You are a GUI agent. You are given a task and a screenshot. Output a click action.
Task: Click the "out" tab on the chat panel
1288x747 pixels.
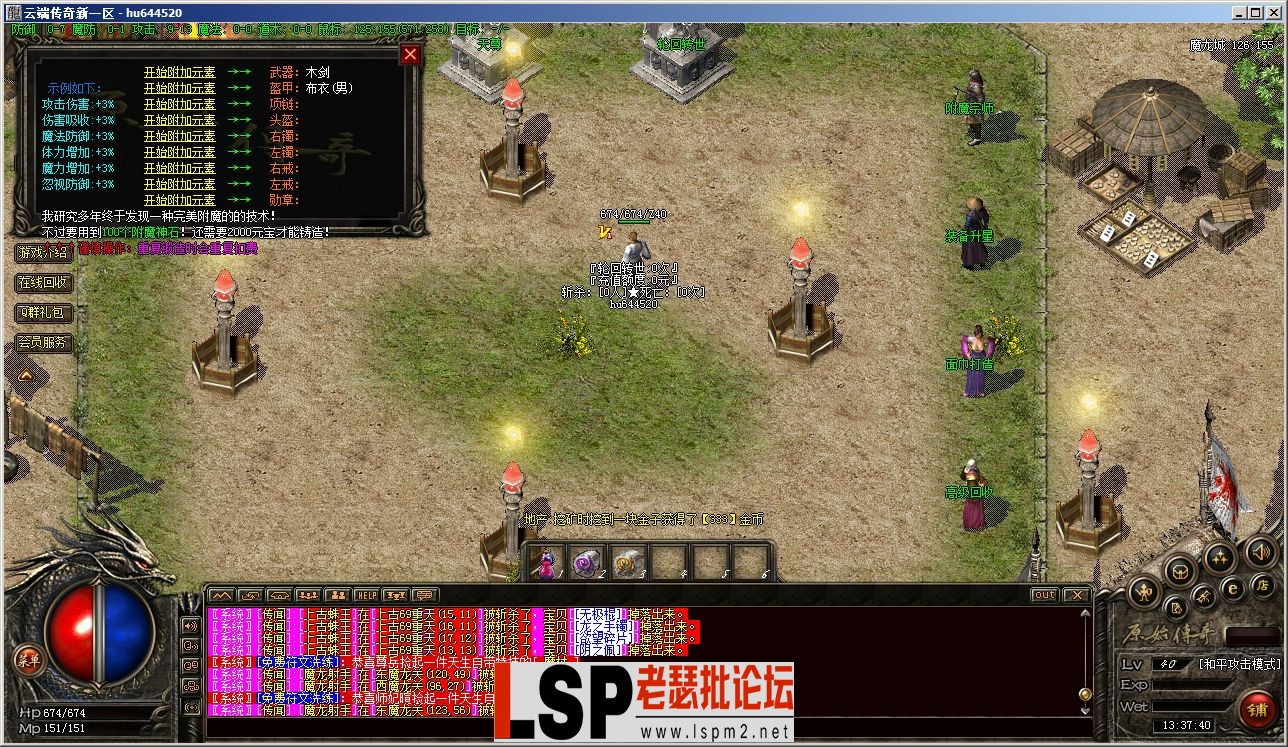pos(1043,594)
